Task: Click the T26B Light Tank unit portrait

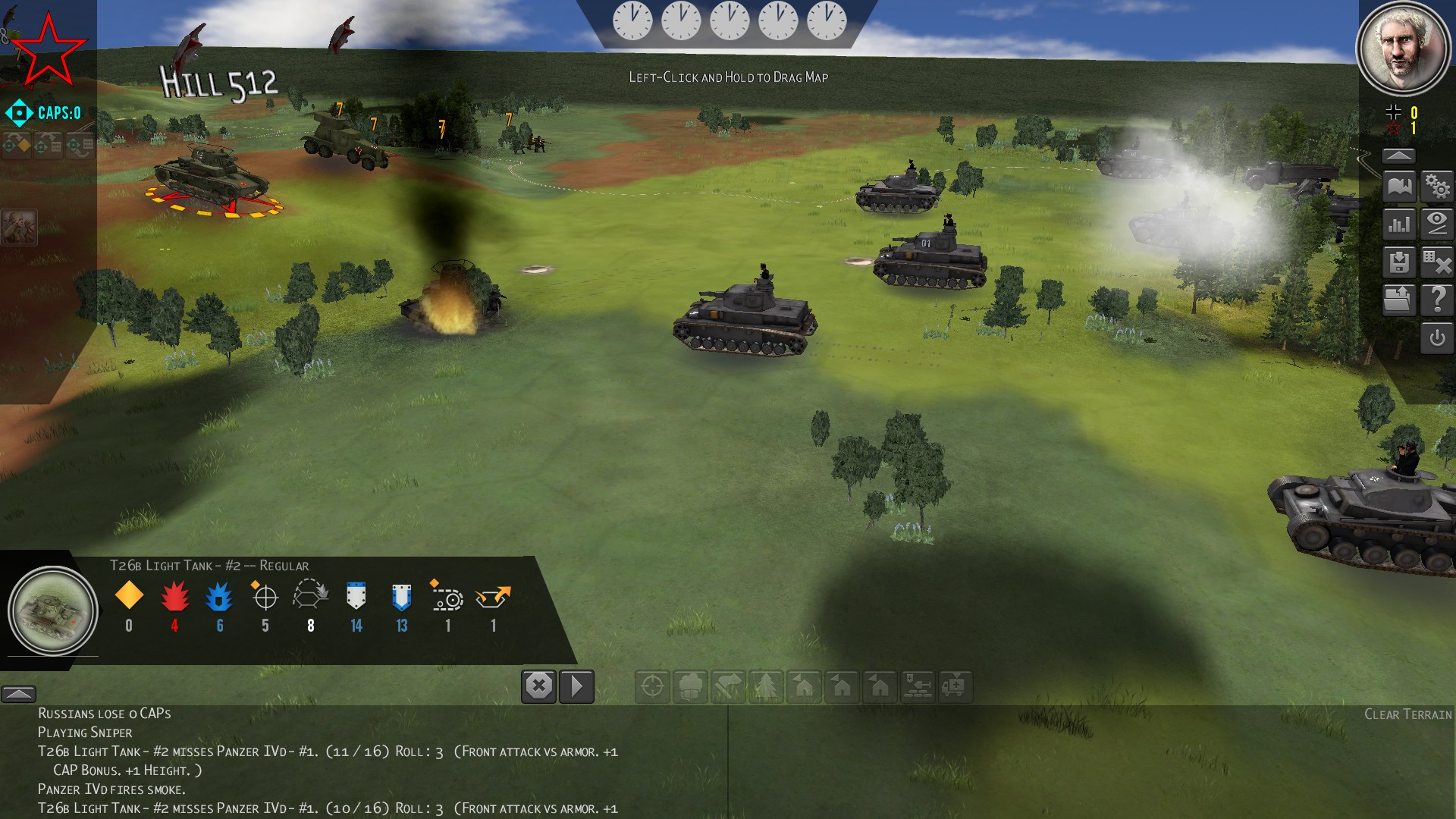Action: [53, 611]
